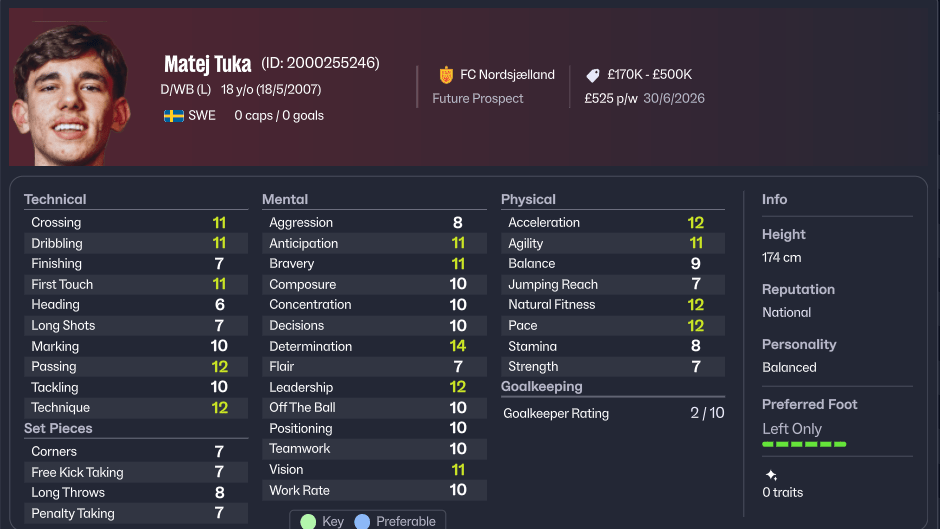This screenshot has height=529, width=940.
Task: Select the Goalkeeper Rating row
Action: point(612,413)
